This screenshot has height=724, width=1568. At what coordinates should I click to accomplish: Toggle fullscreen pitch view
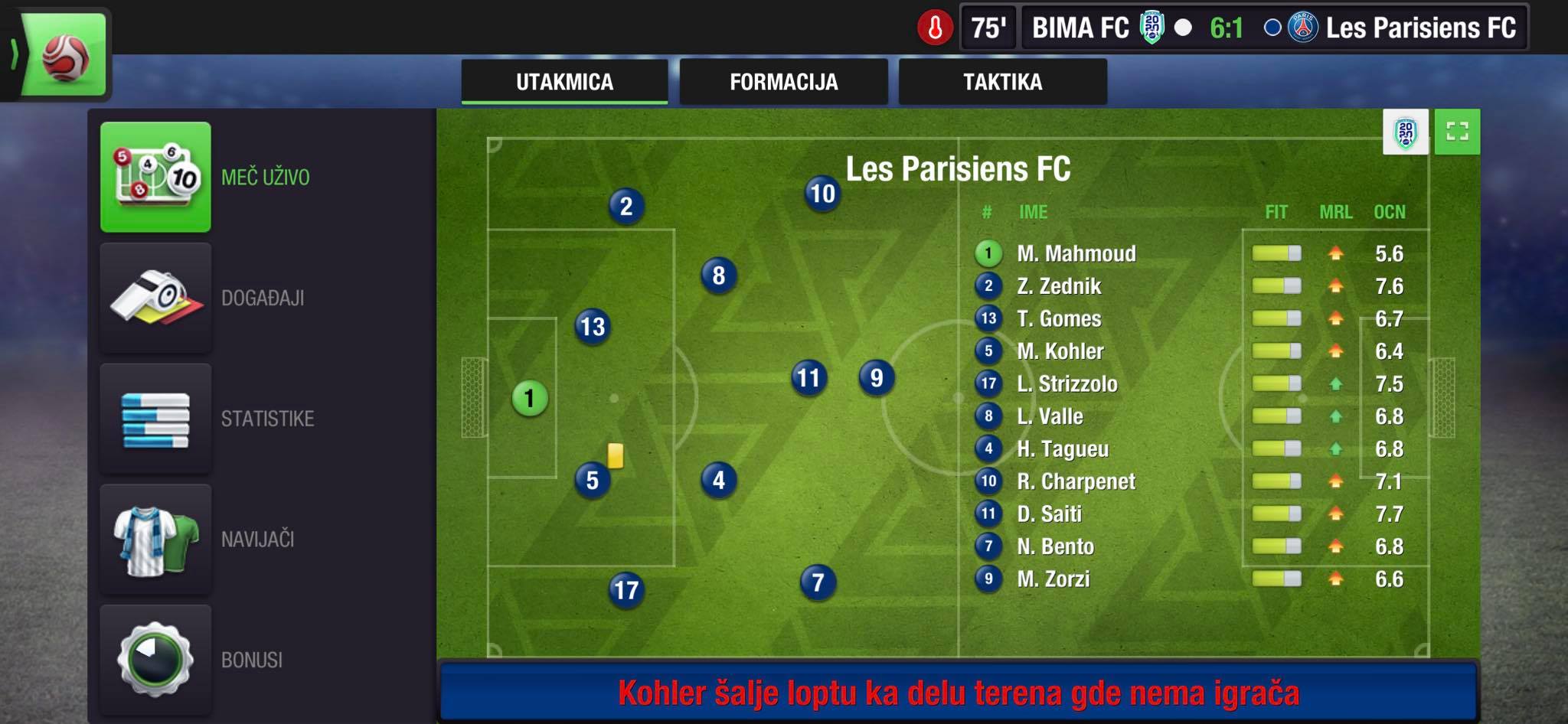click(1457, 132)
